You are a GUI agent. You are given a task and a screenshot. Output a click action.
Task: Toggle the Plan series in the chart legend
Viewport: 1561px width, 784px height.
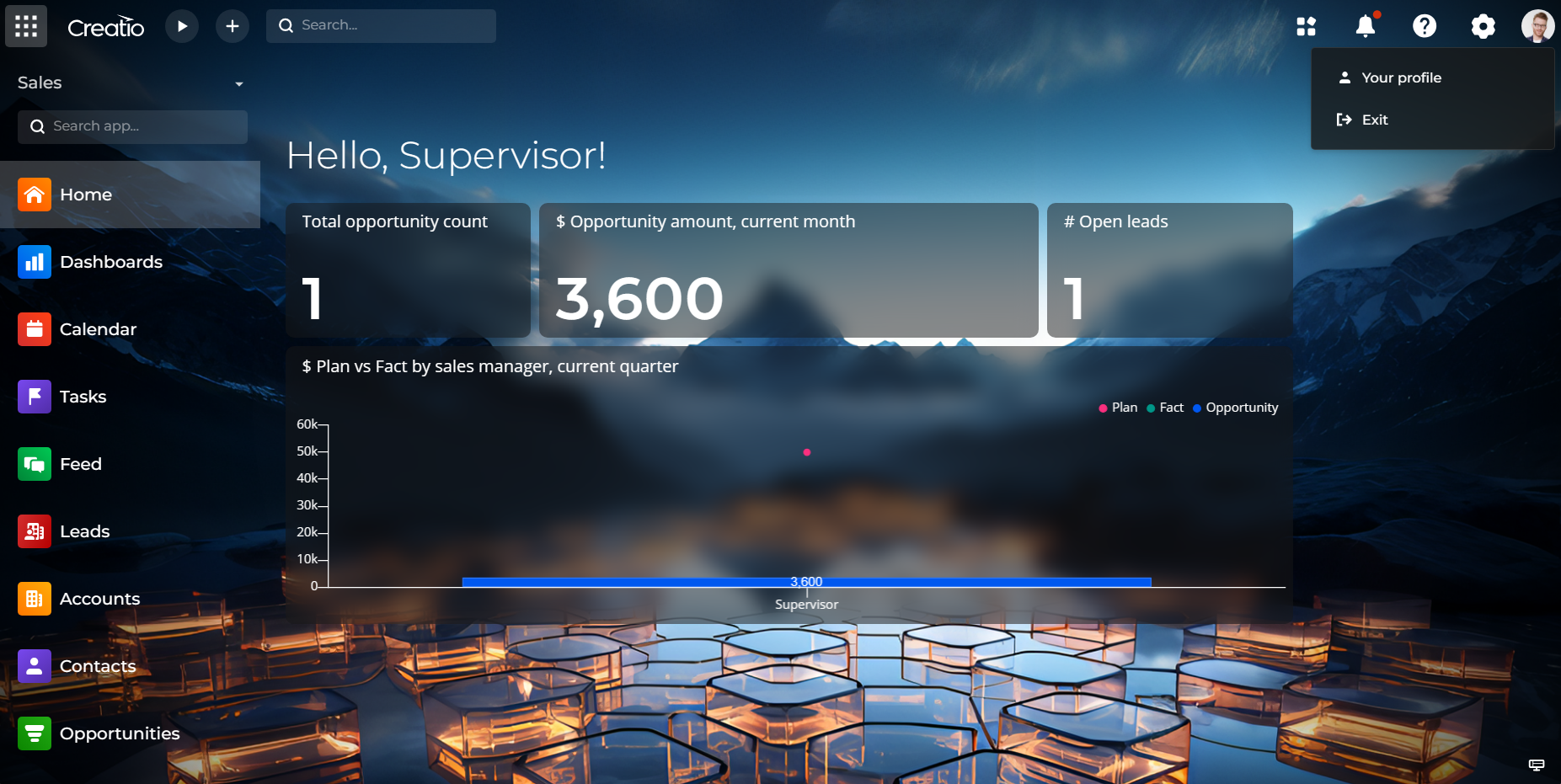click(1118, 408)
